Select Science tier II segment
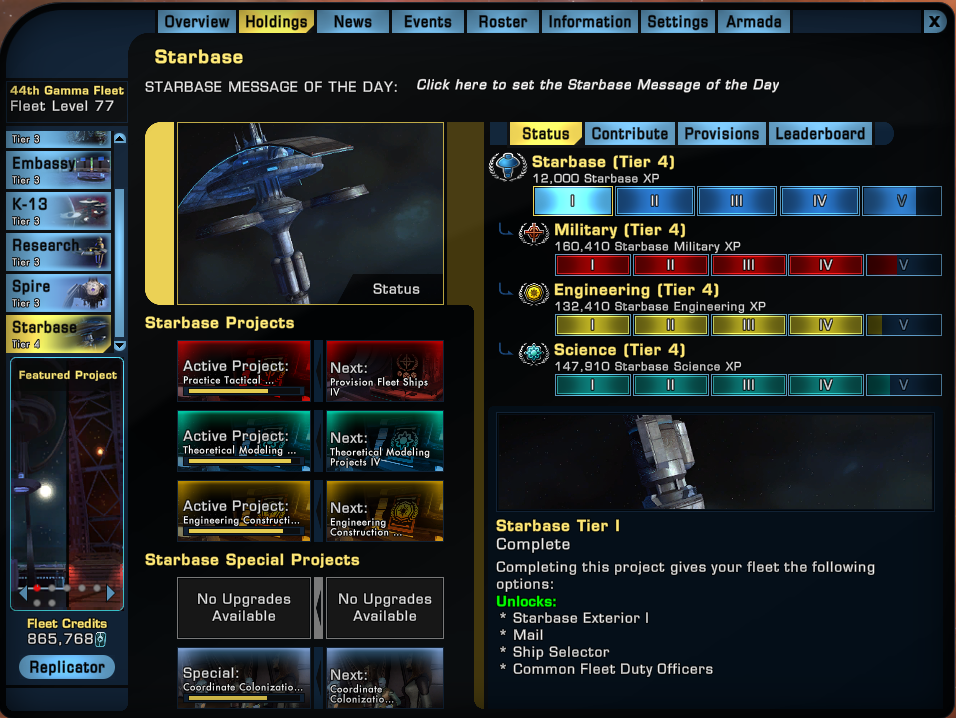This screenshot has height=718, width=956. [x=671, y=385]
